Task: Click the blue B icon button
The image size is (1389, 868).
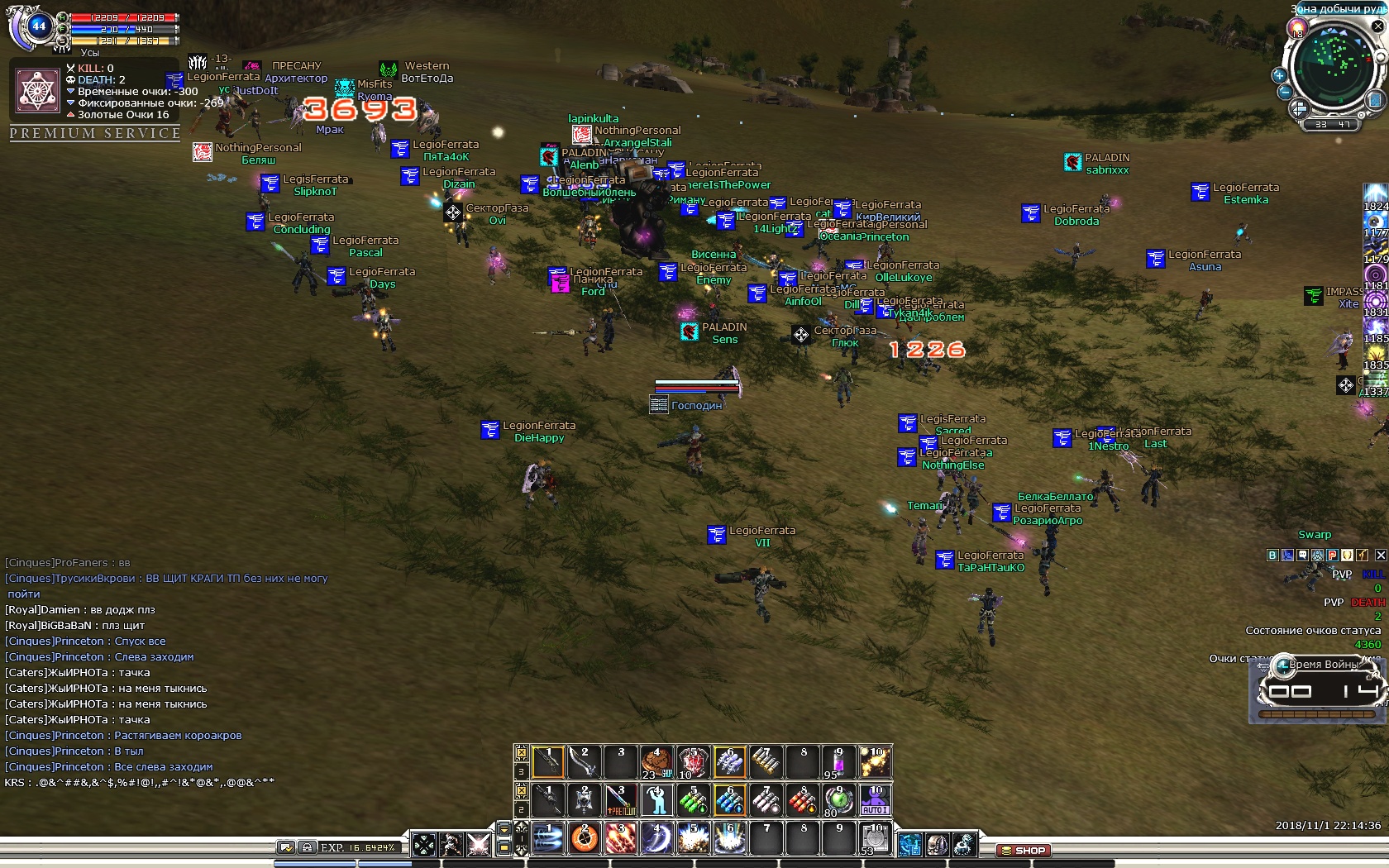Action: coord(1272,556)
